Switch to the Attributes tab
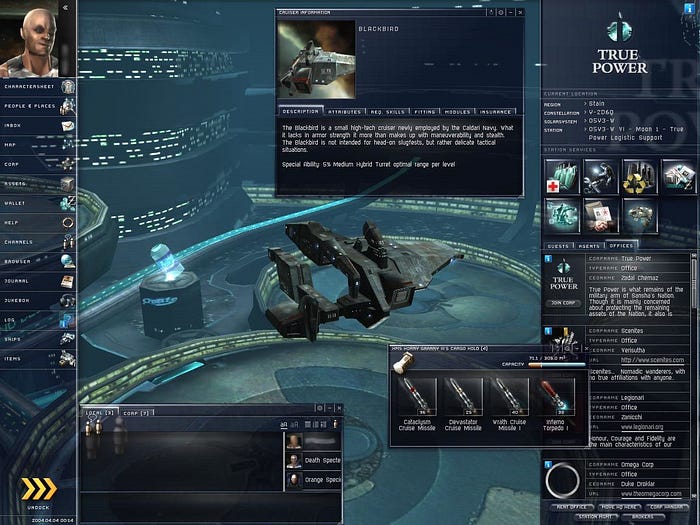This screenshot has height=525, width=700. click(x=344, y=113)
